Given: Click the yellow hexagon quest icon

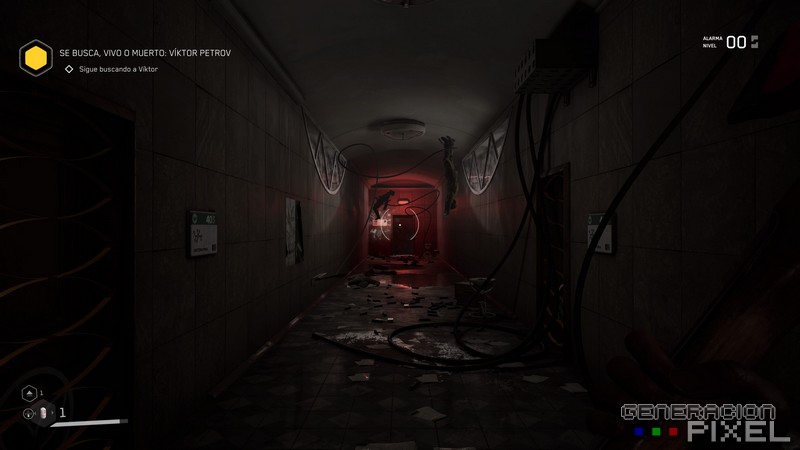Looking at the screenshot, I should click(x=36, y=58).
